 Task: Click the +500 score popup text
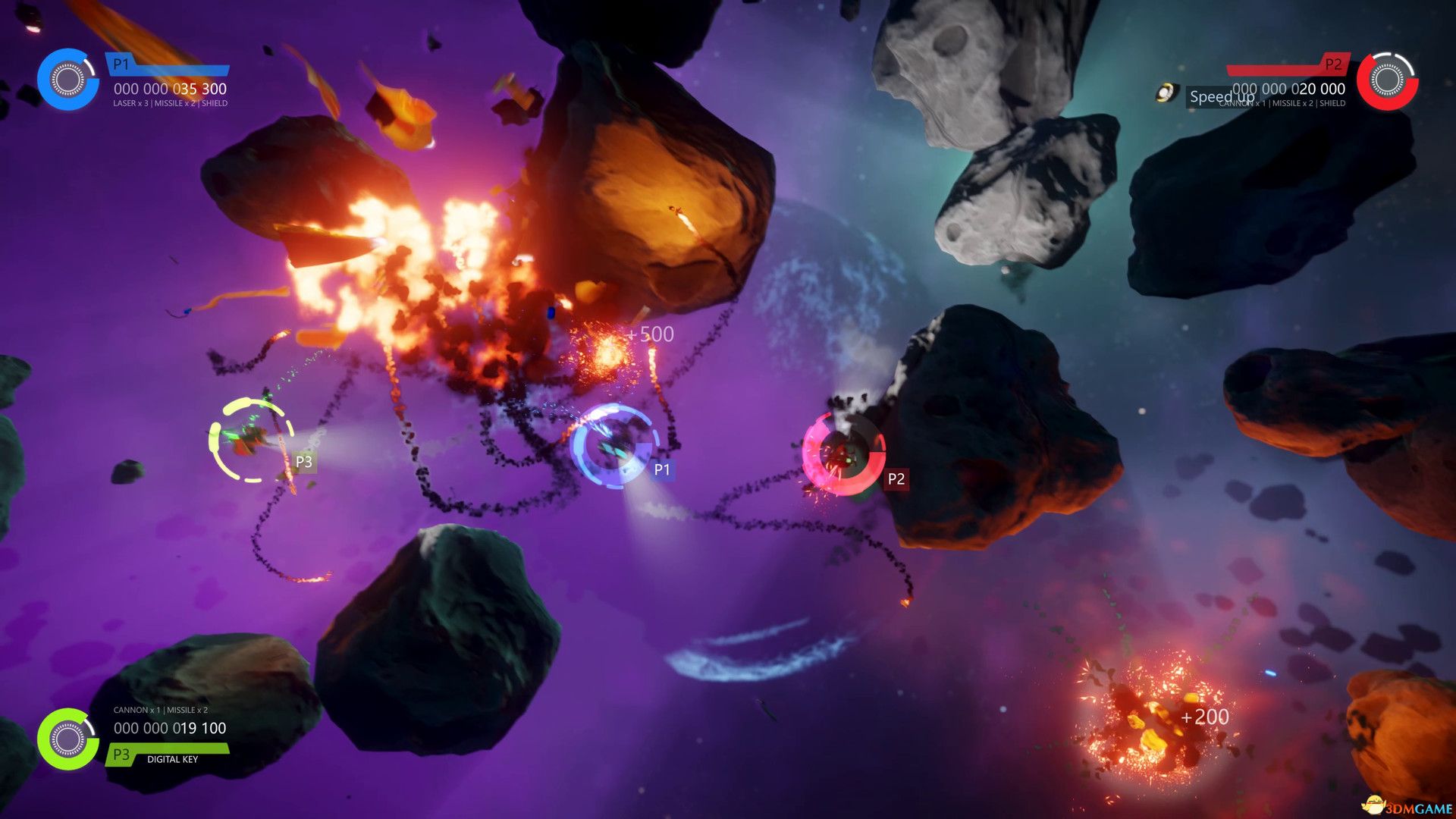pos(649,334)
